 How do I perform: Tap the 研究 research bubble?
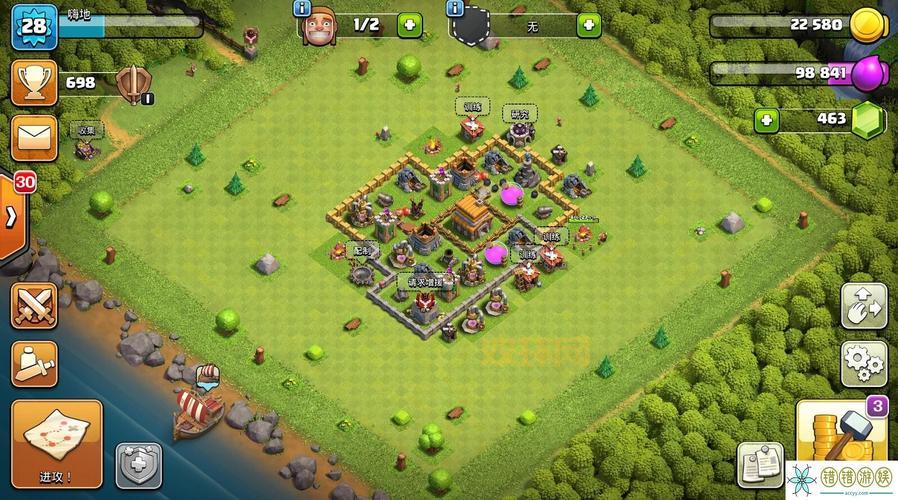520,113
